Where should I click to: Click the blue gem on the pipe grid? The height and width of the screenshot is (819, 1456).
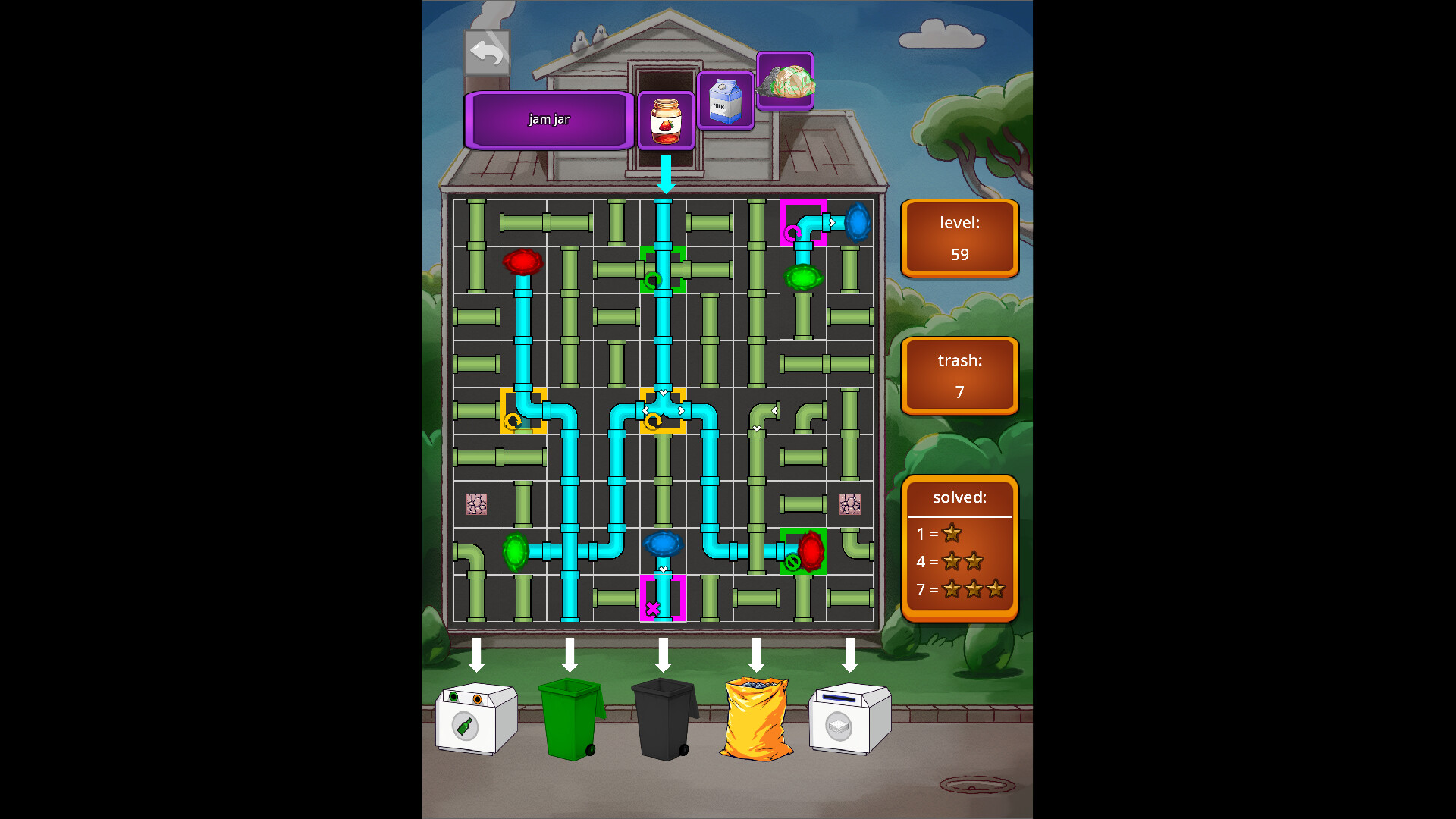[x=664, y=542]
